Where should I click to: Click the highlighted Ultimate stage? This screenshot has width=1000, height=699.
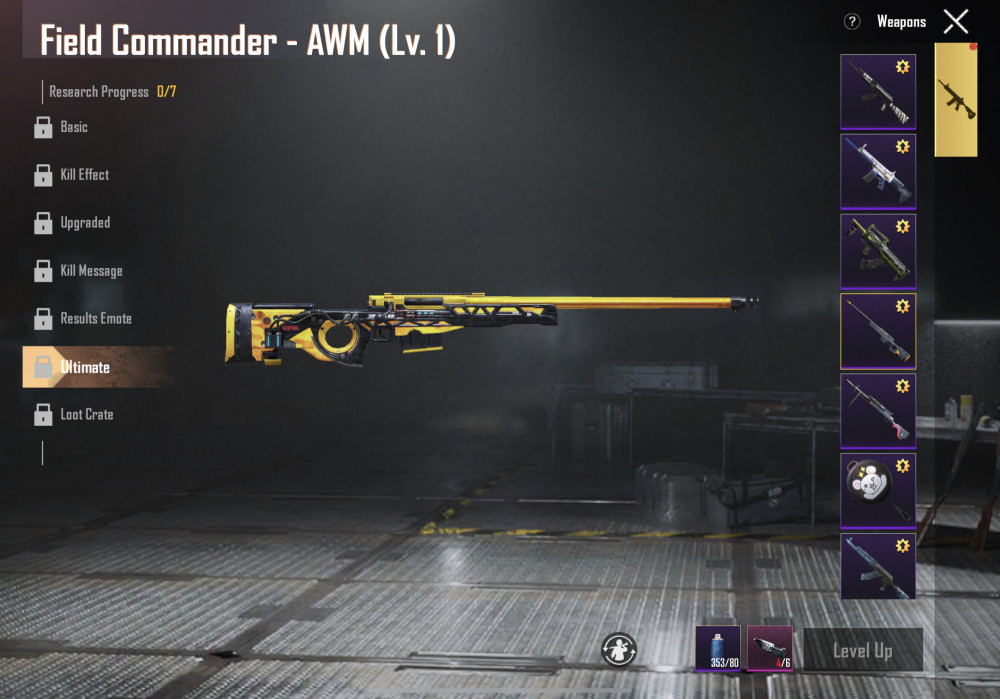pos(84,367)
